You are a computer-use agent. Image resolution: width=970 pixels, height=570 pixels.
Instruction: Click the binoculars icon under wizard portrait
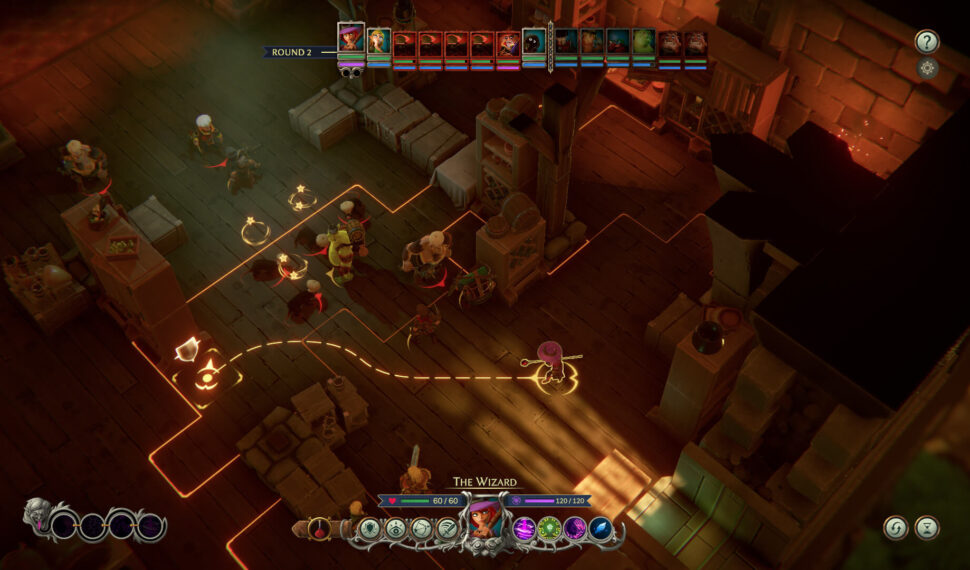(351, 72)
